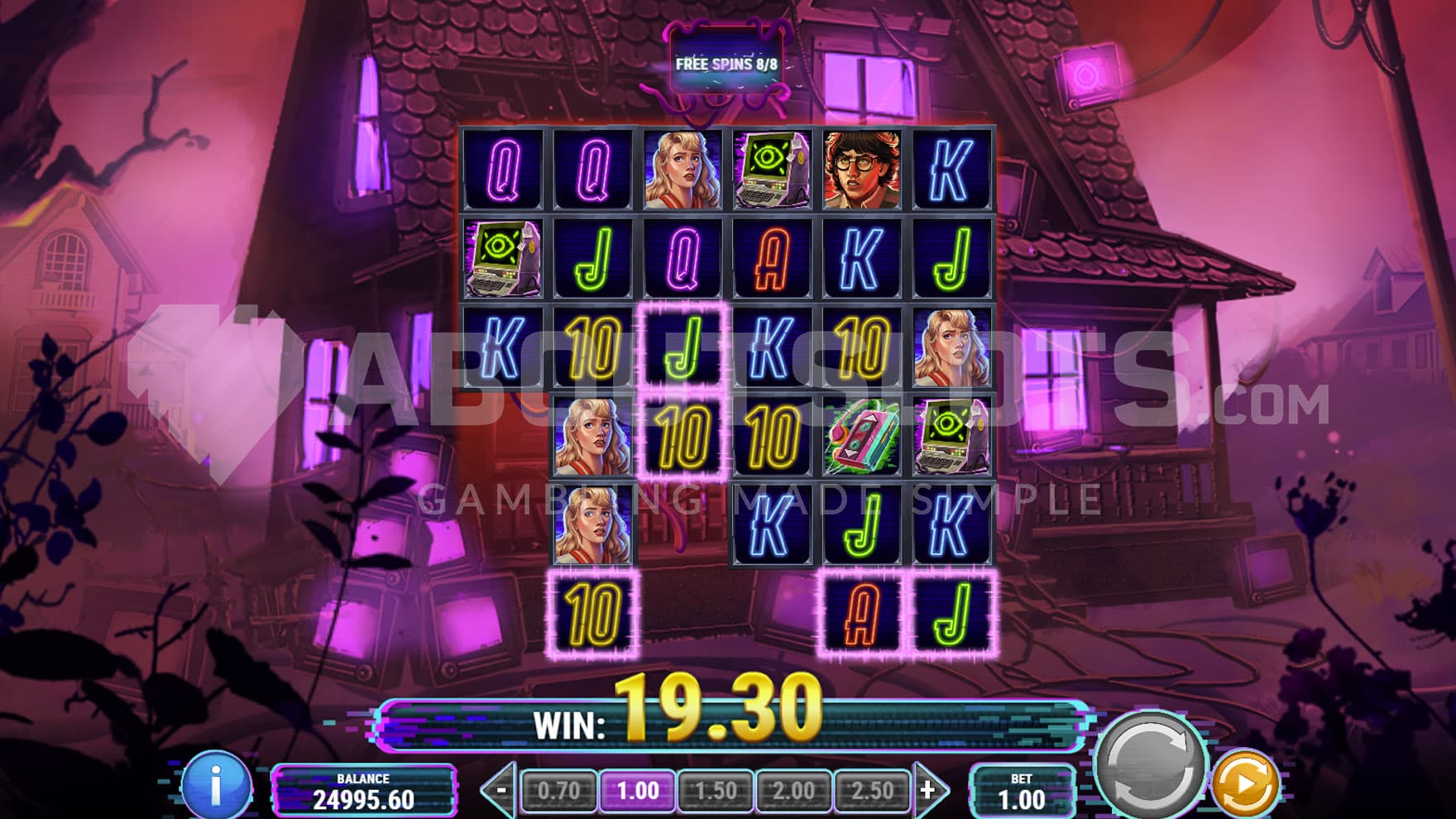The width and height of the screenshot is (1456, 819).
Task: Decrease the bet with the minus arrow
Action: [500, 791]
